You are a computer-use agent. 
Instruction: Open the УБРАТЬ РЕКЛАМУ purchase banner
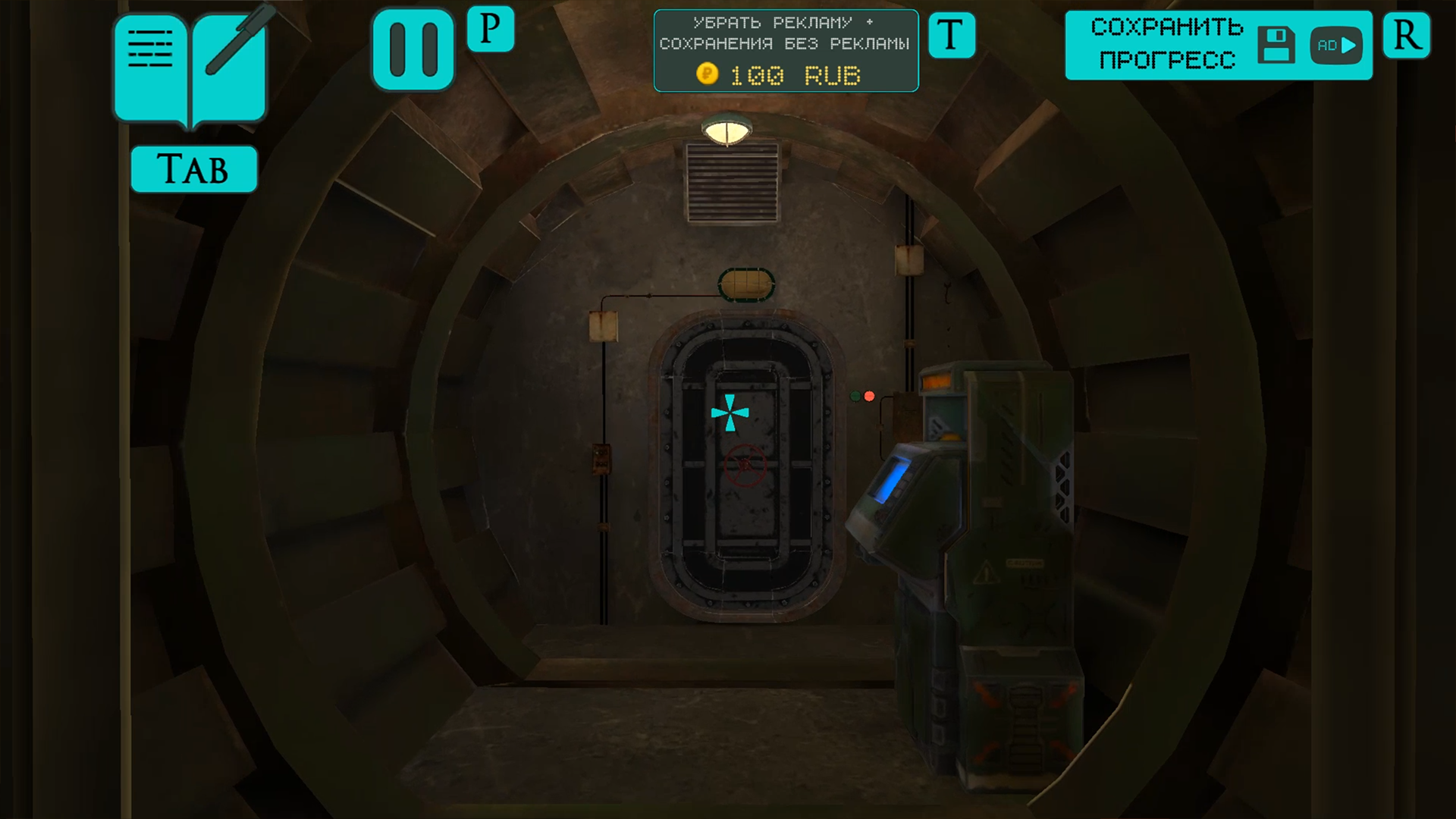click(786, 34)
